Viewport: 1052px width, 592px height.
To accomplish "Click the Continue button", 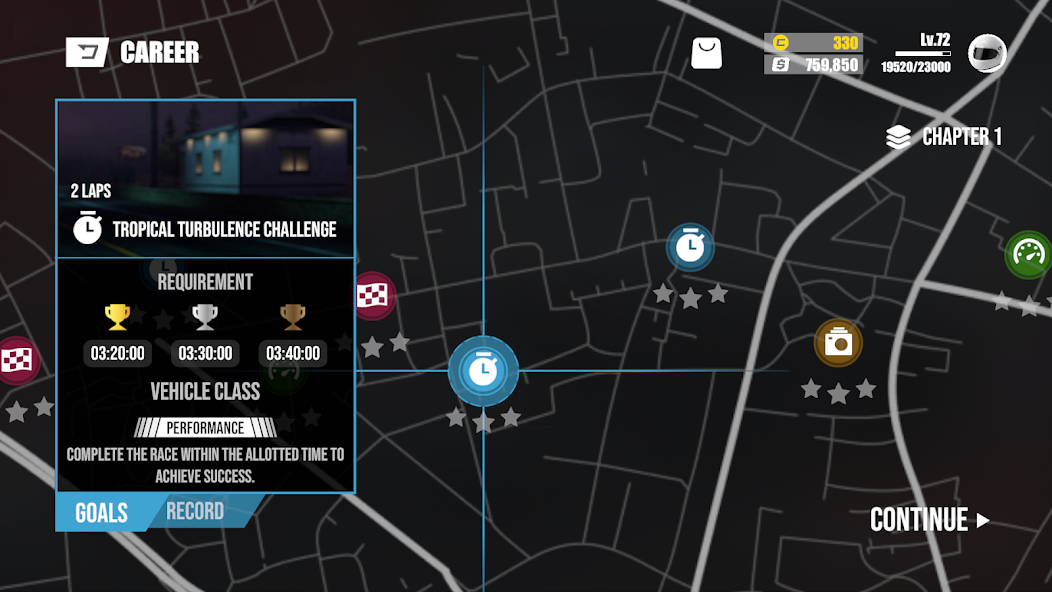I will [929, 520].
